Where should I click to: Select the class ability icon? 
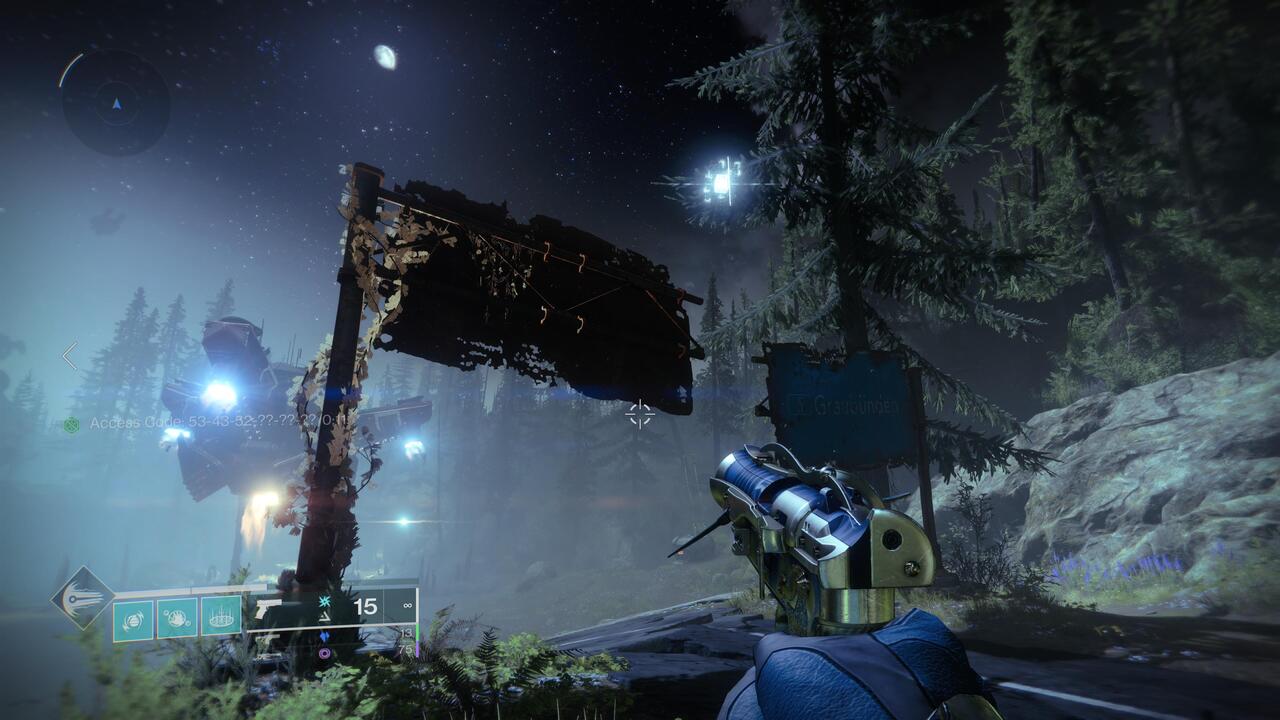[220, 618]
